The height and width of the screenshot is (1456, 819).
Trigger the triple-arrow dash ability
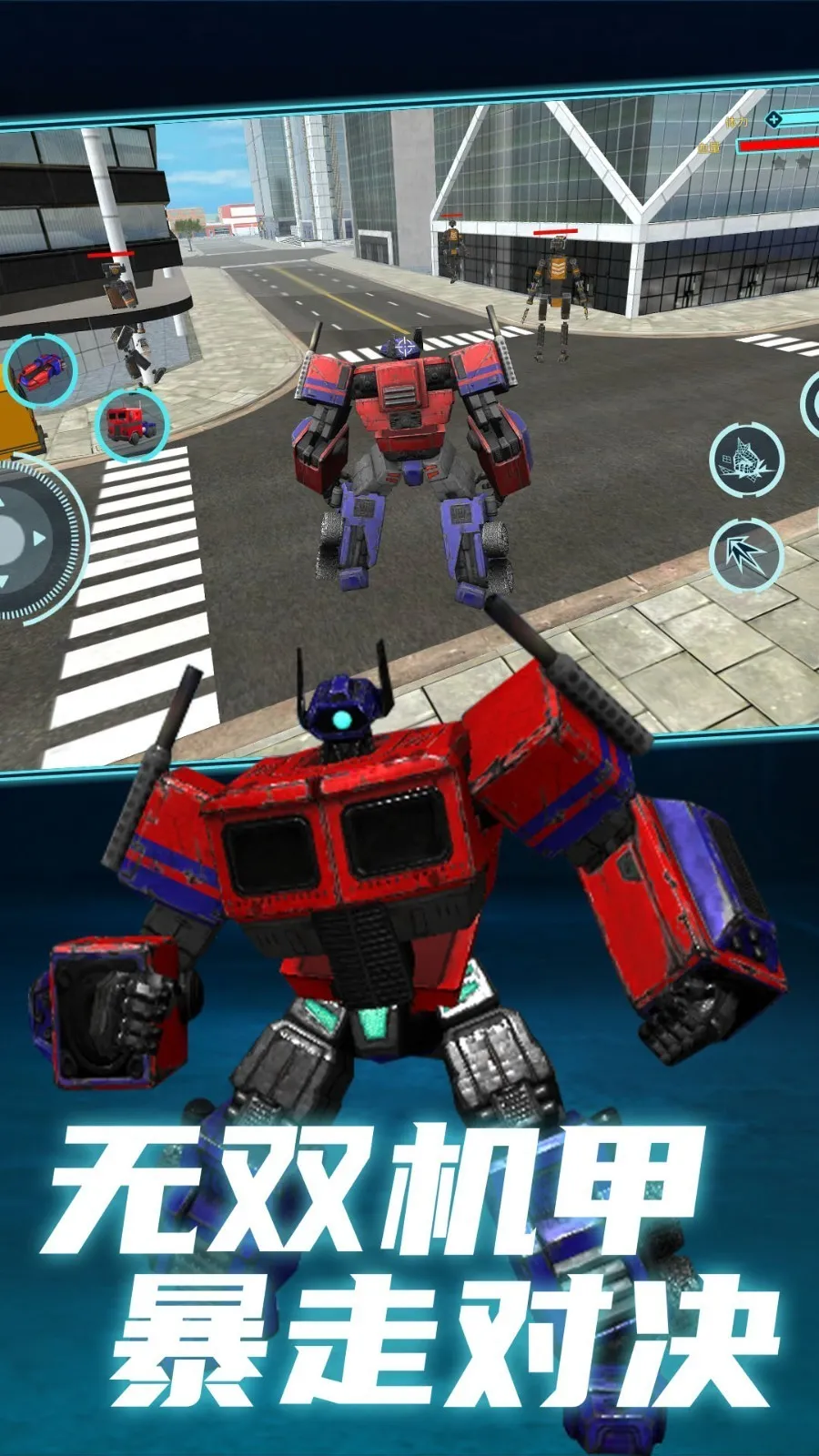pyautogui.click(x=746, y=554)
